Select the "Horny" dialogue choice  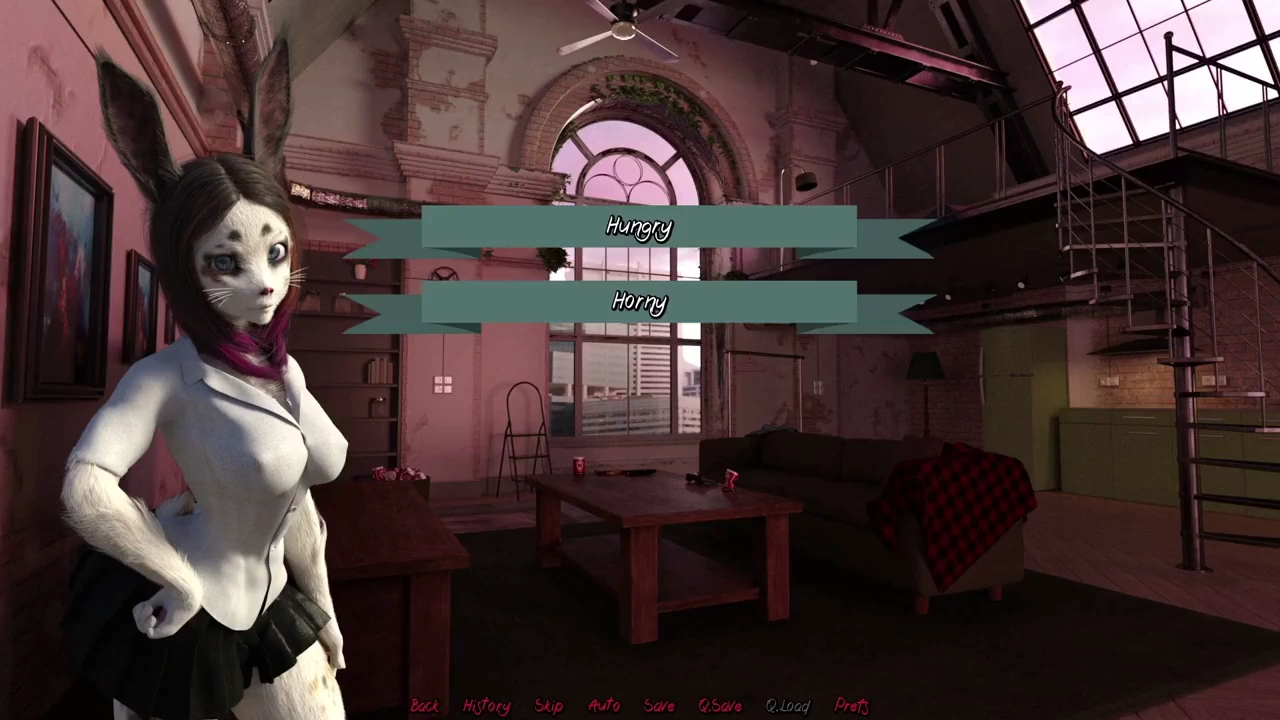click(x=639, y=302)
